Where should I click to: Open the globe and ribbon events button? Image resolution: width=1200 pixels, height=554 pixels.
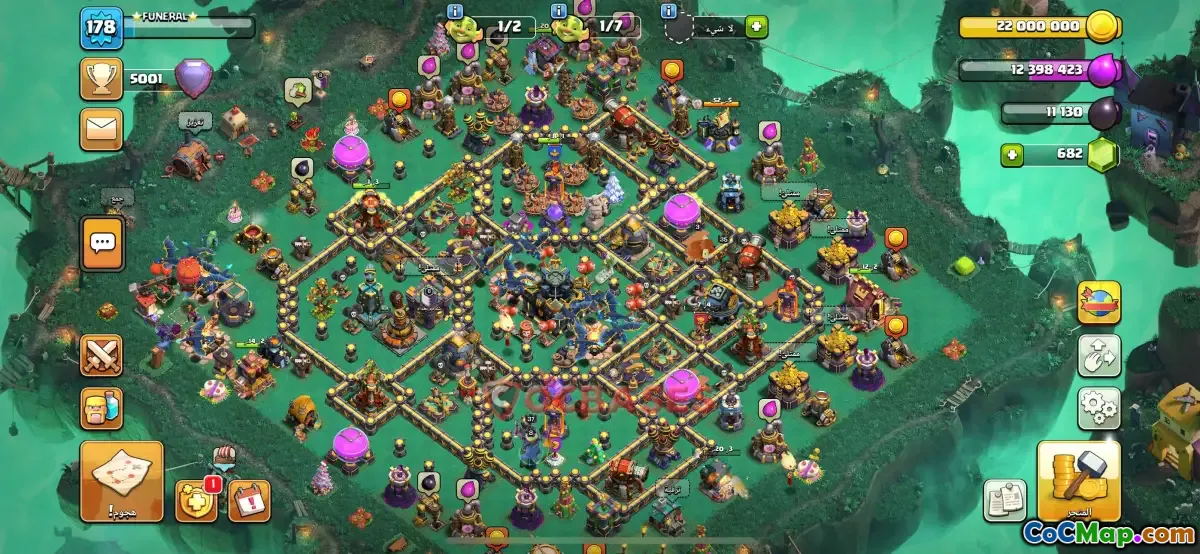click(1098, 301)
